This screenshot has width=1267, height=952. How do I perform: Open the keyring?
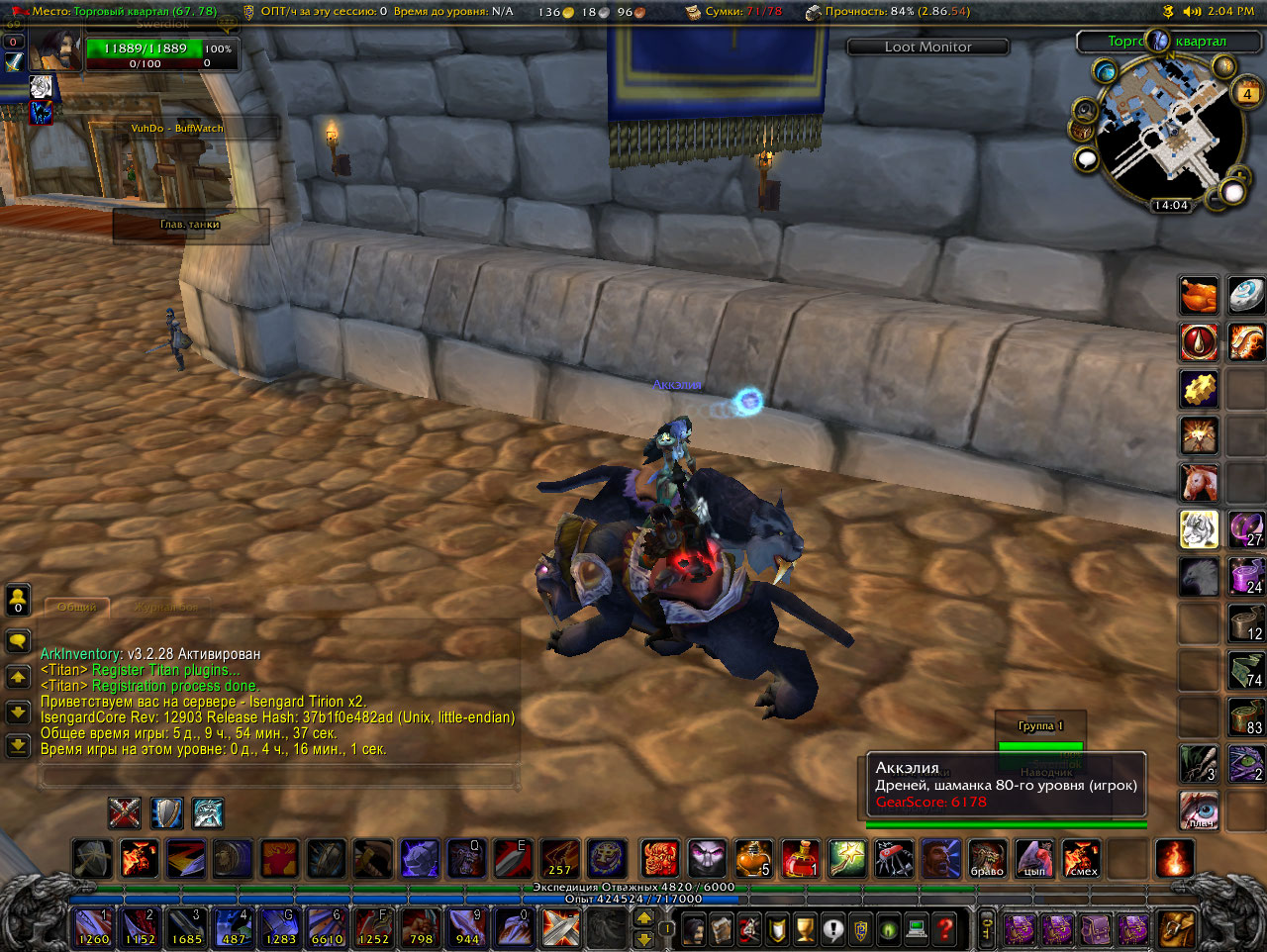click(x=987, y=928)
